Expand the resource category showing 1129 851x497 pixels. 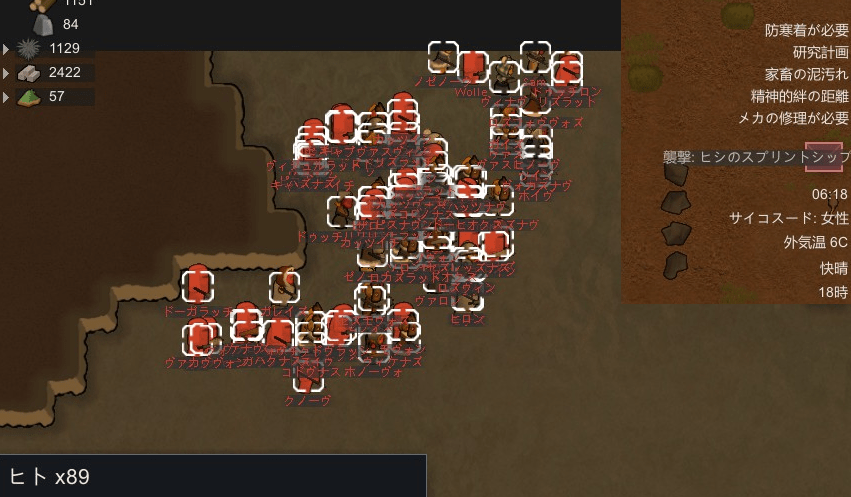pos(8,48)
